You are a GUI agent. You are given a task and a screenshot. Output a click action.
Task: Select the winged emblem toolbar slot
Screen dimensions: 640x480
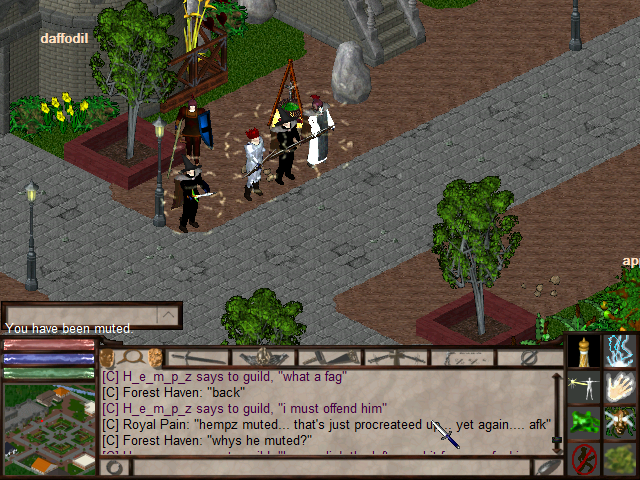[x=263, y=357]
